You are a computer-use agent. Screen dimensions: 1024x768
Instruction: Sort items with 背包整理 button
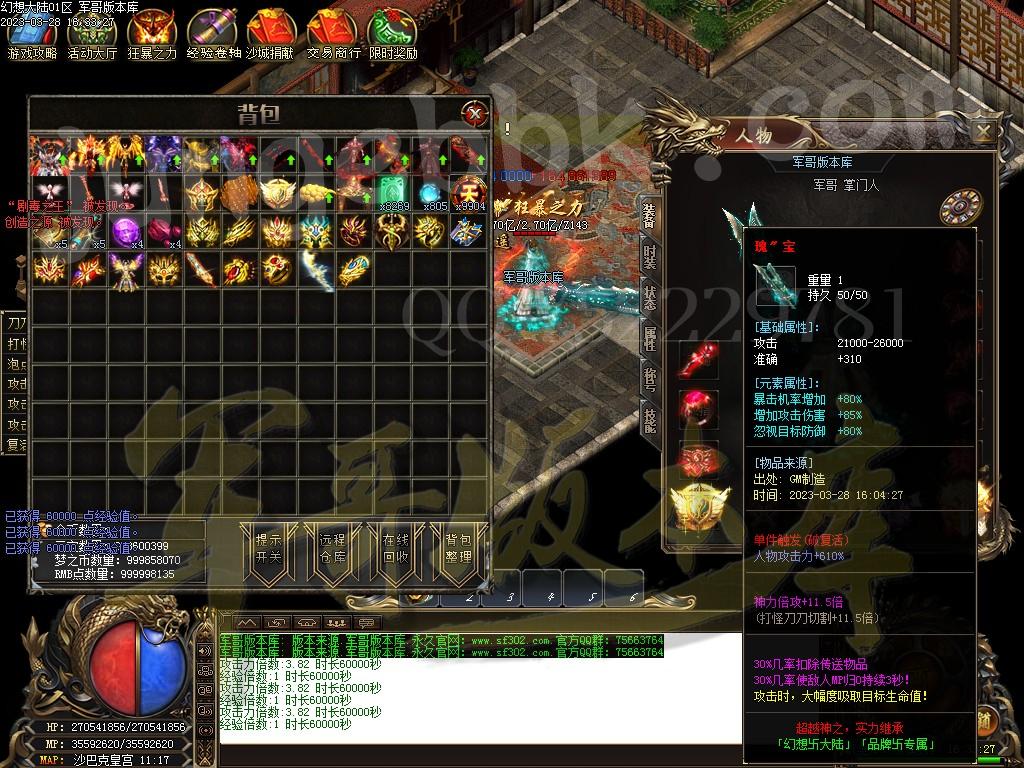click(458, 548)
